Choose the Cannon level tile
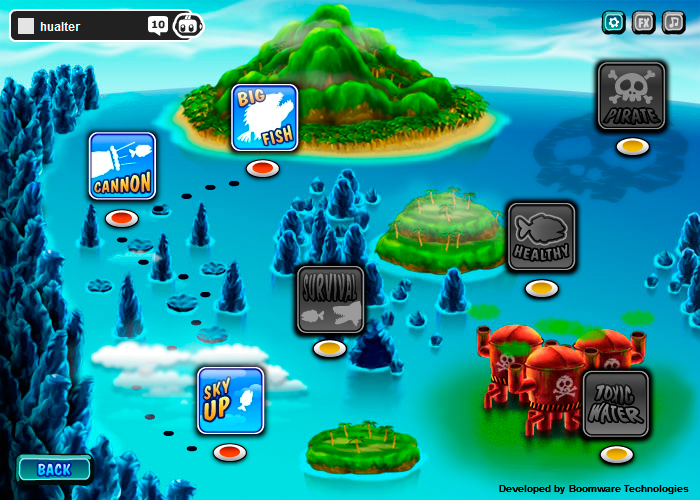 point(122,166)
